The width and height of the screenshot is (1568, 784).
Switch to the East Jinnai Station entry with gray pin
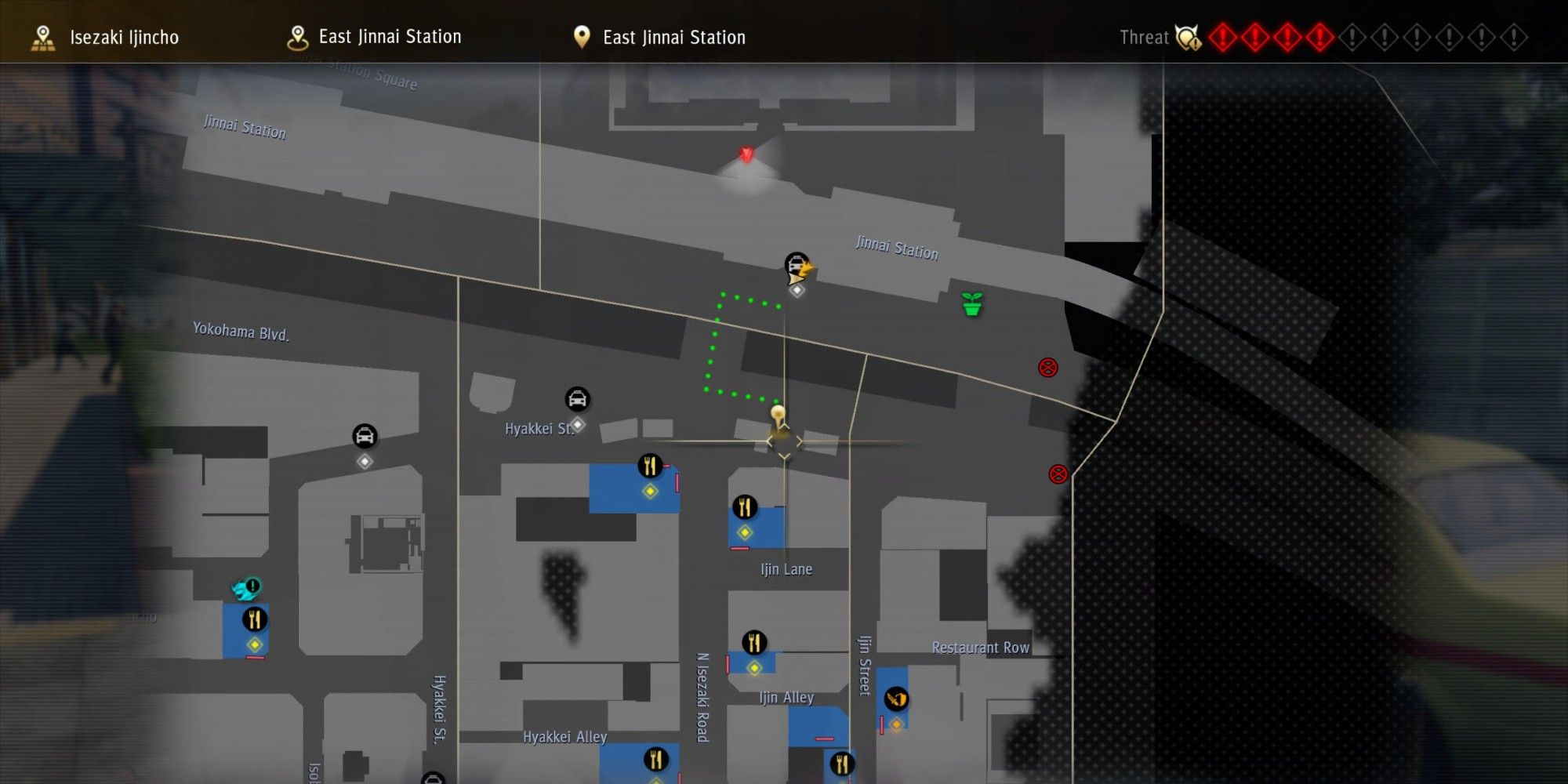point(389,35)
